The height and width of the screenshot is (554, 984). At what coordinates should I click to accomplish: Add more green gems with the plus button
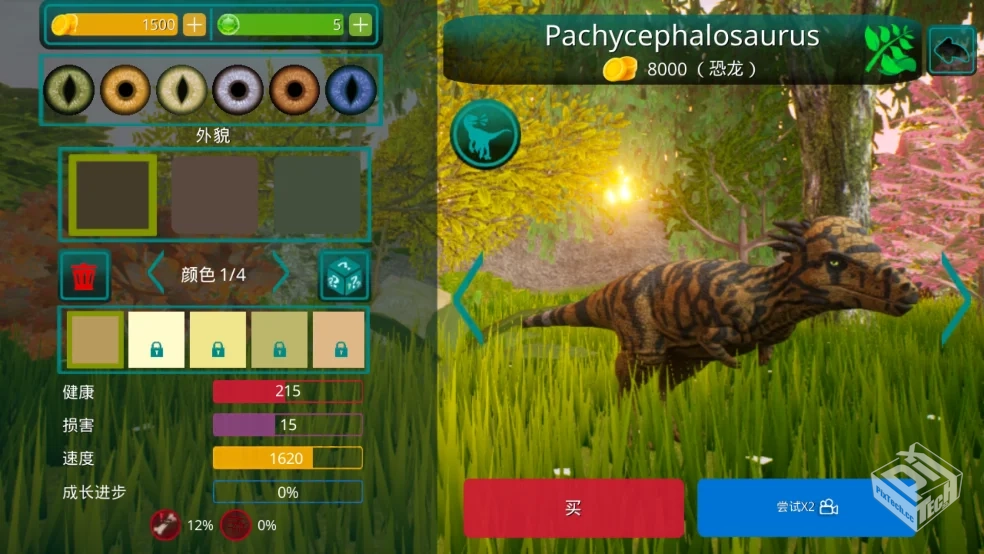[360, 25]
